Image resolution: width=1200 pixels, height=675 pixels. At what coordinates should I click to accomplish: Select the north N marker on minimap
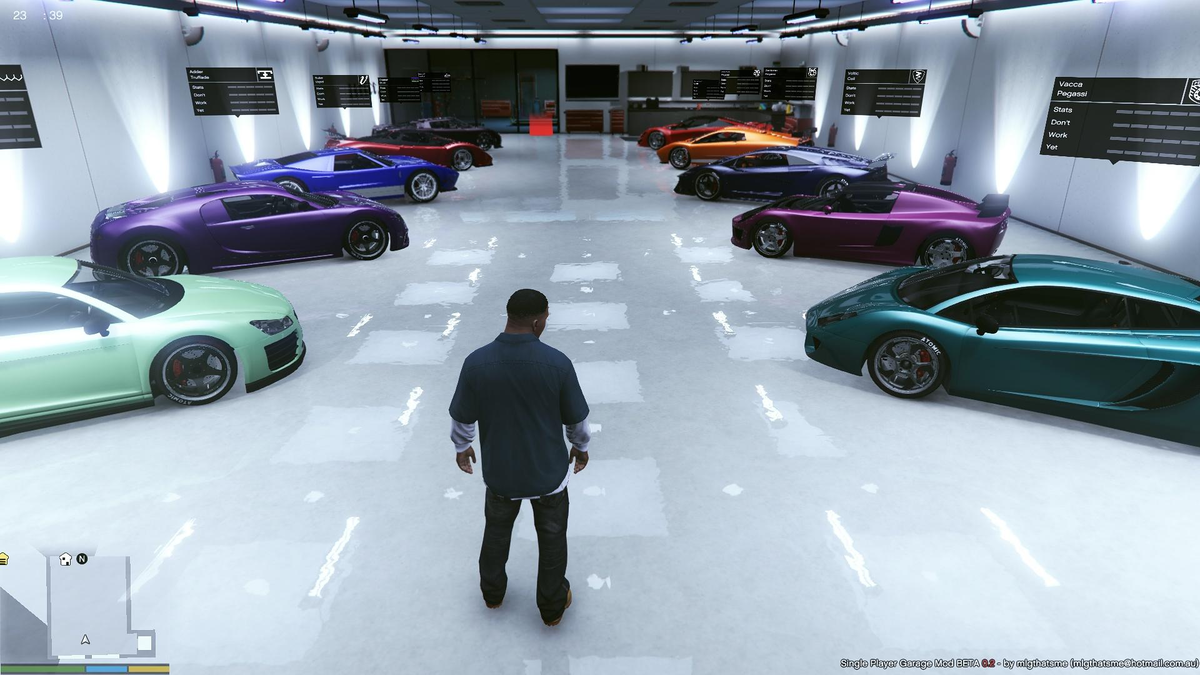[82, 558]
